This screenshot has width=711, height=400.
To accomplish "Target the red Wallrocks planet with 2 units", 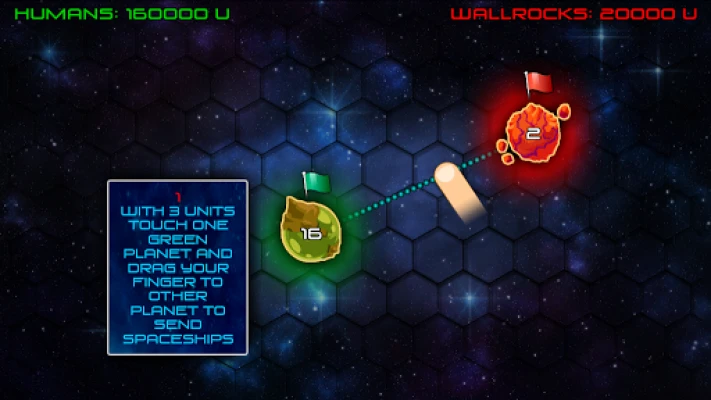I will 531,130.
